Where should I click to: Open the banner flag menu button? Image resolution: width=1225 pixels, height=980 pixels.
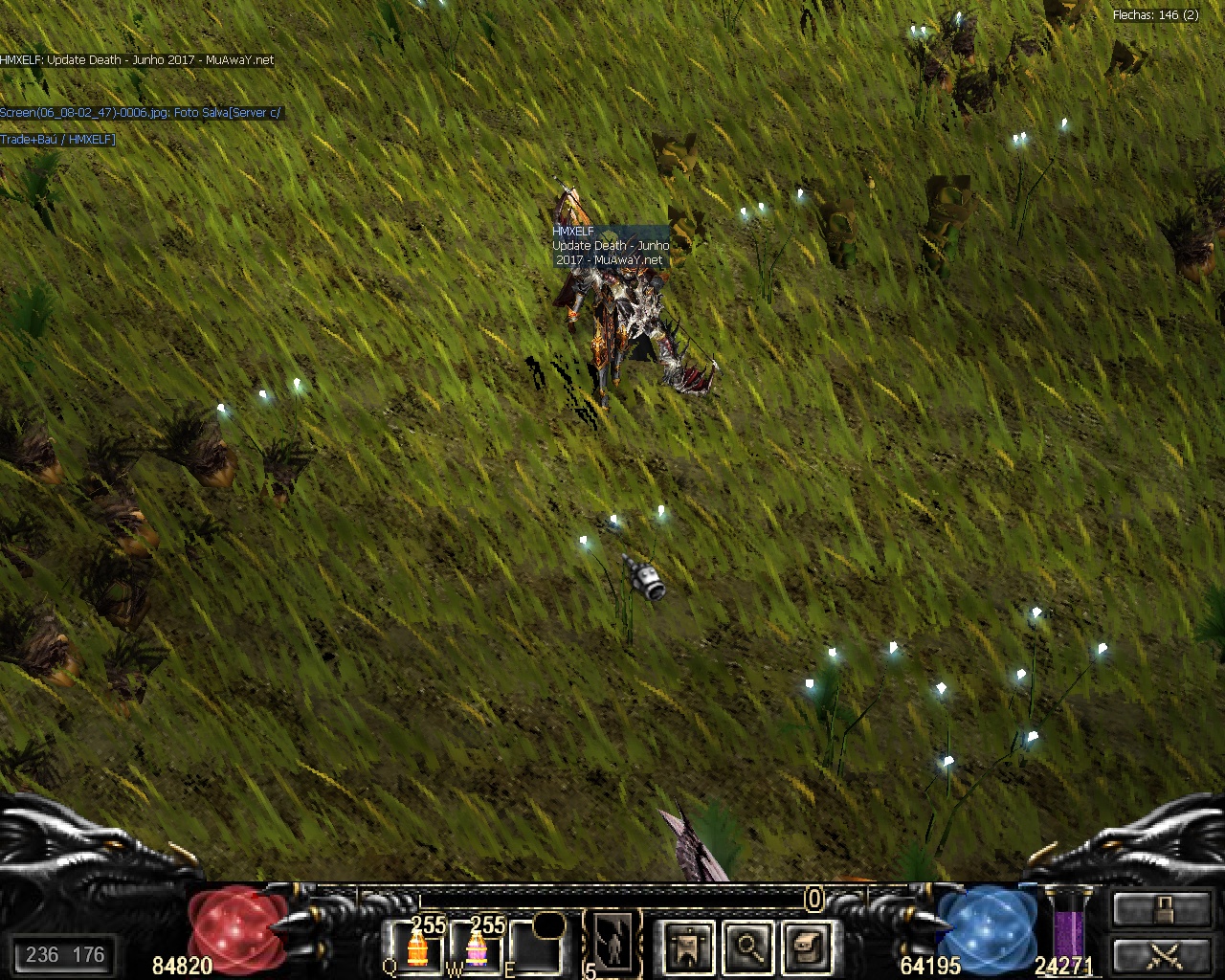click(x=688, y=946)
